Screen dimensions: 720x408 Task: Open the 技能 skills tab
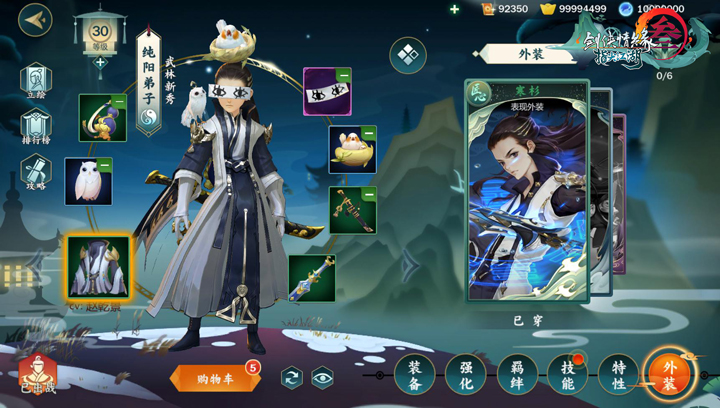567,374
